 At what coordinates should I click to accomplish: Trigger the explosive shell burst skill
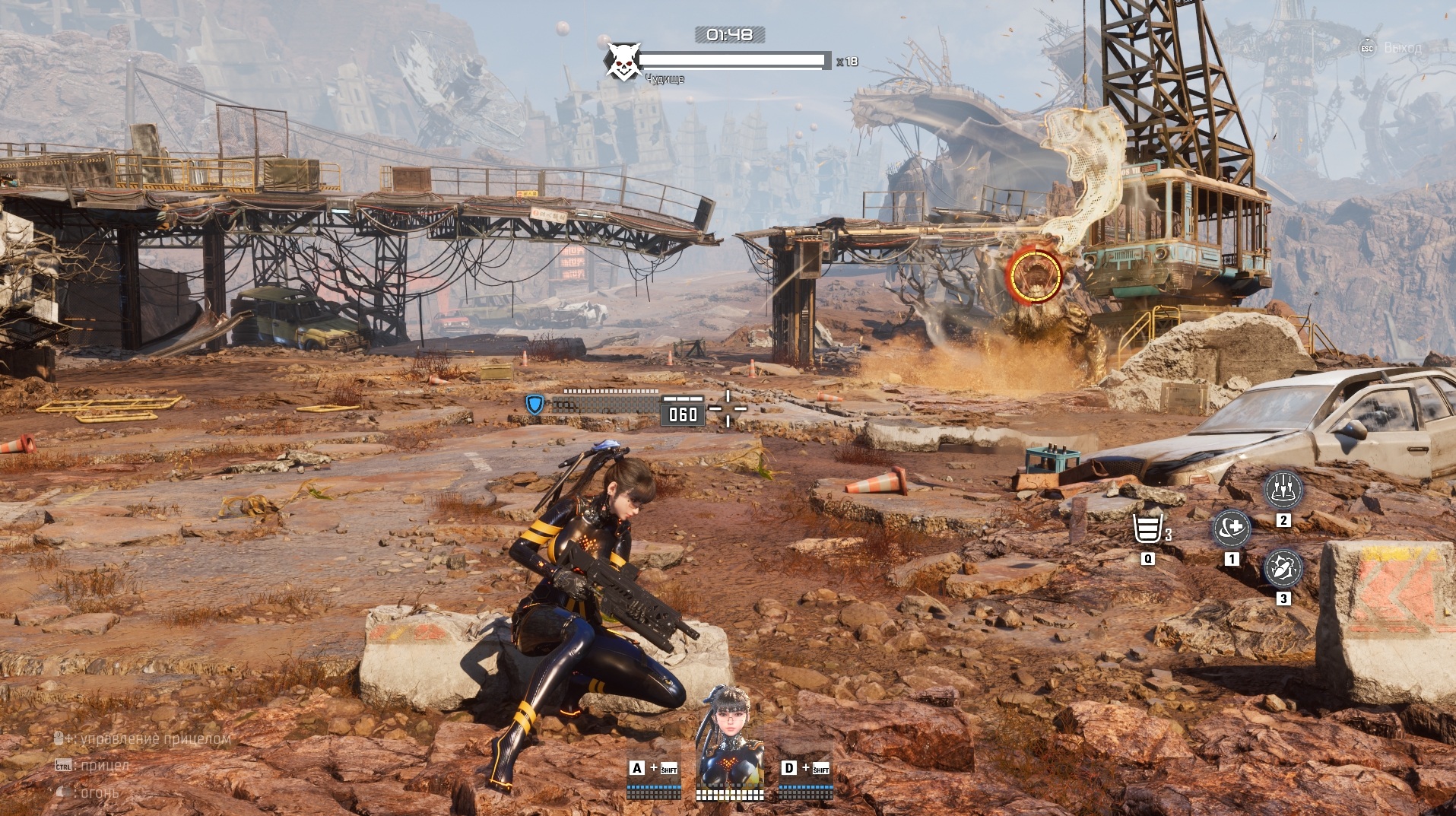point(1283,568)
